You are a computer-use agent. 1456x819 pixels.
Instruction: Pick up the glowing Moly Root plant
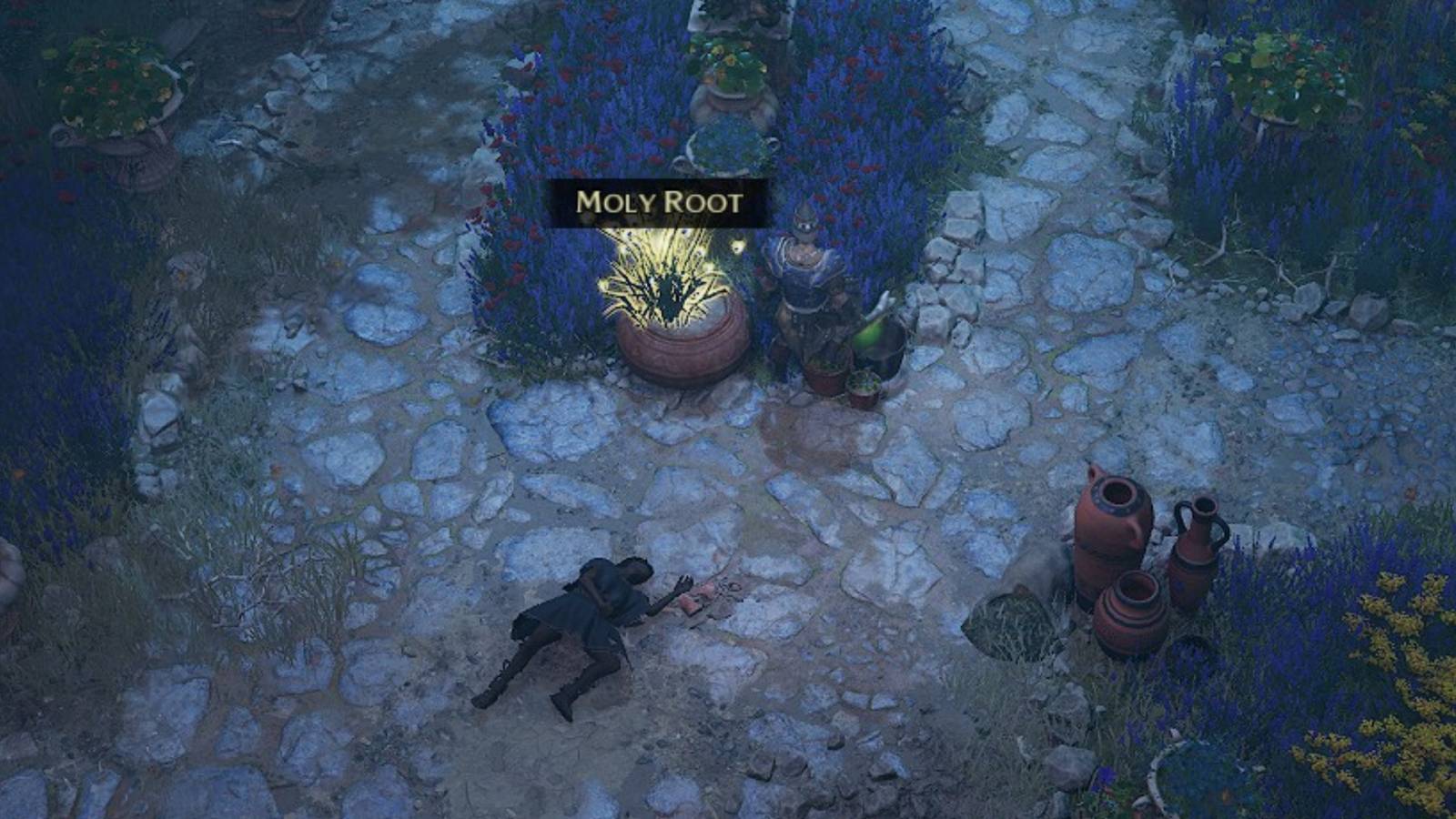[660, 282]
